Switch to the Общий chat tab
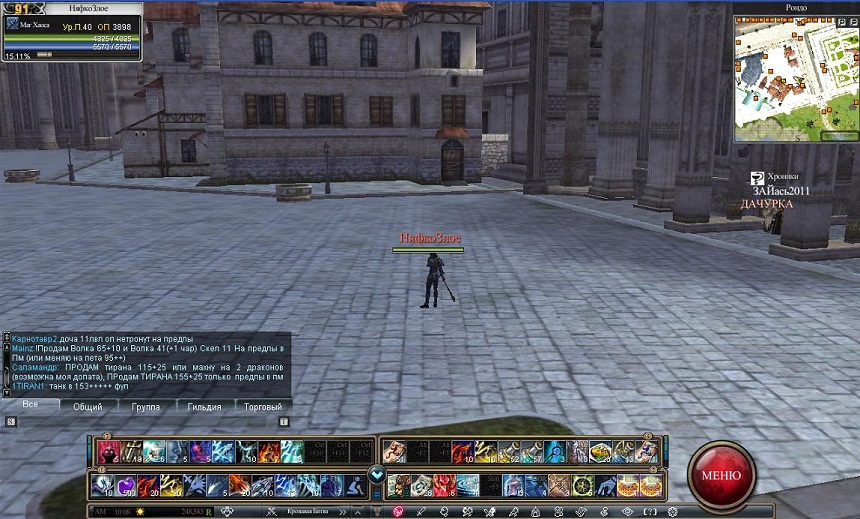This screenshot has width=860, height=519. [x=87, y=407]
